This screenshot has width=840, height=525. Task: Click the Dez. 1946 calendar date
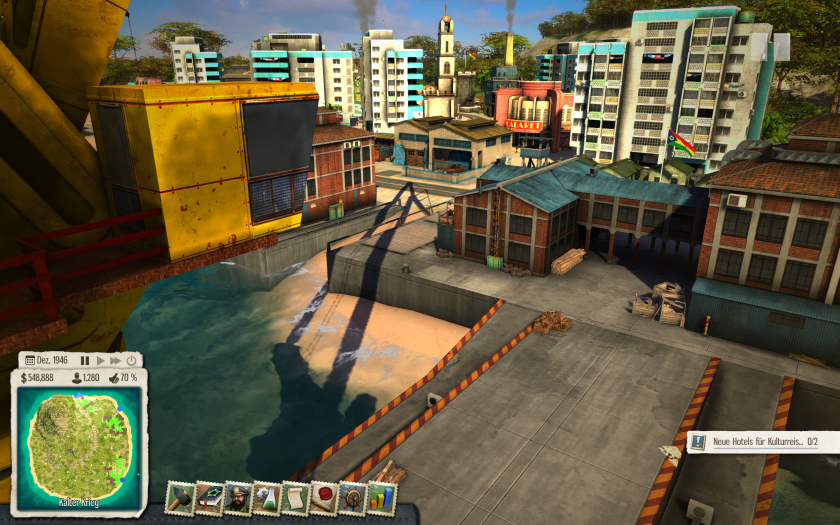coord(47,360)
